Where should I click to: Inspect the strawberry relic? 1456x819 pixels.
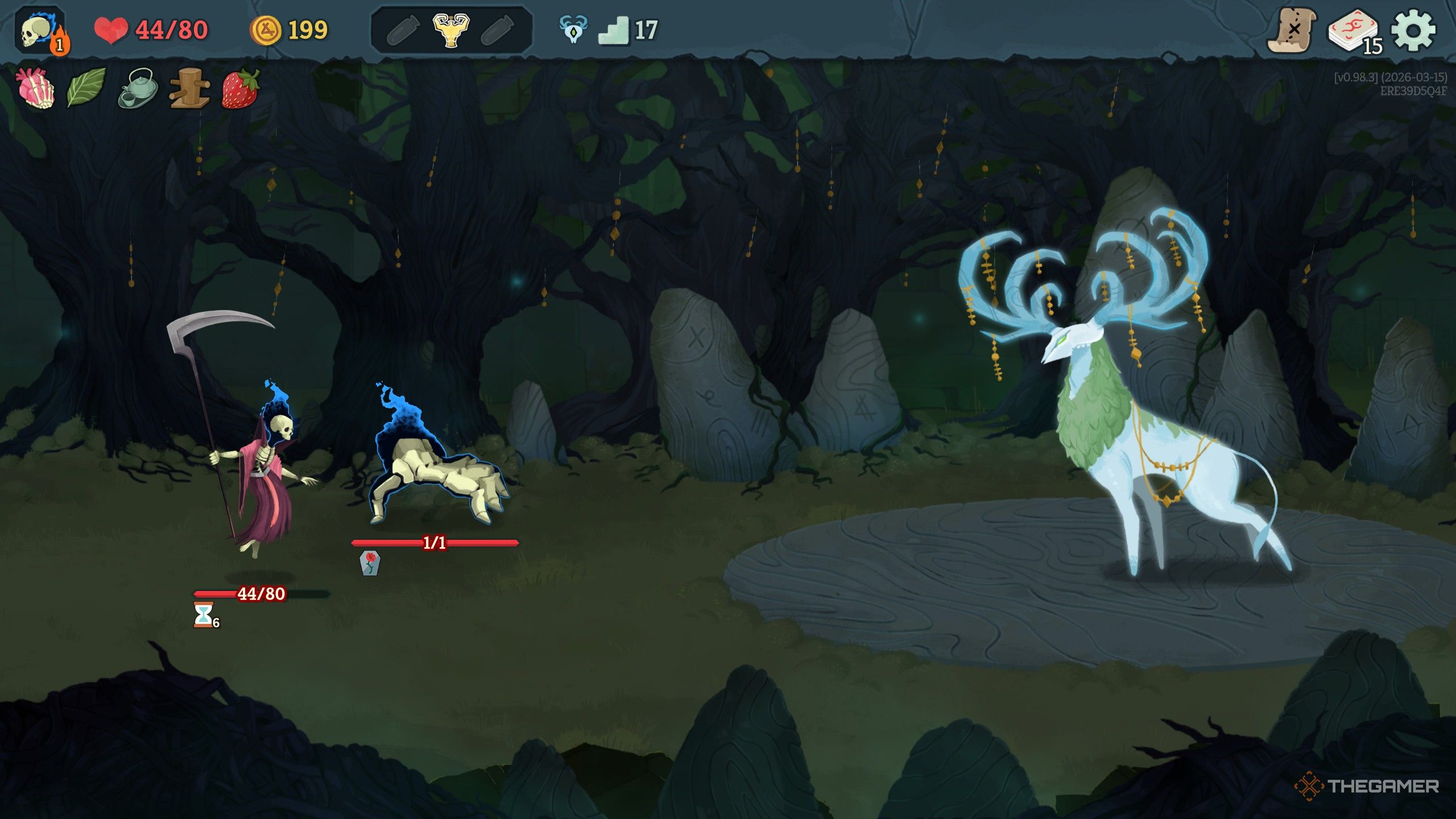point(240,88)
